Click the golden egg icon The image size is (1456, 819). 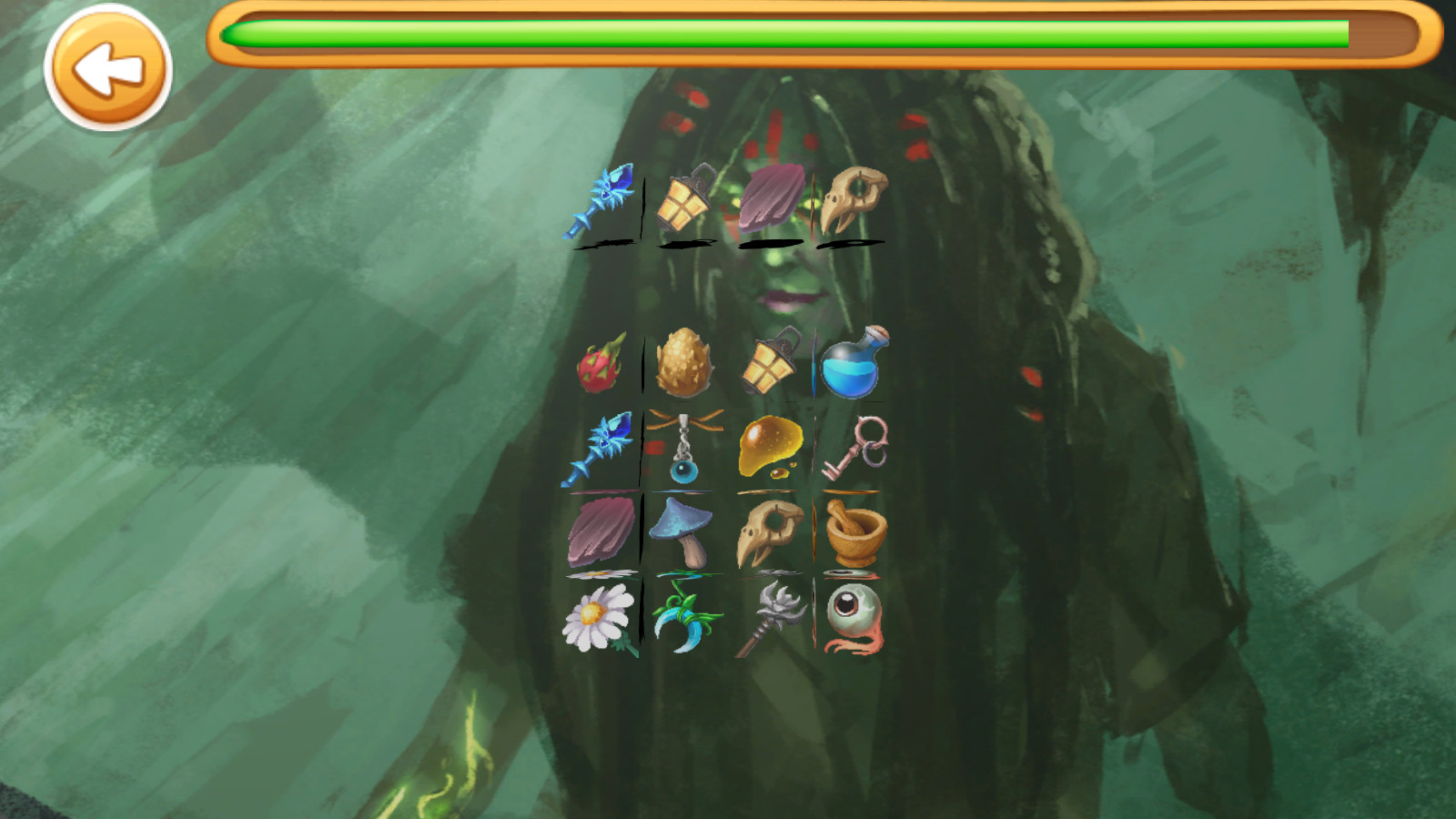click(x=685, y=362)
